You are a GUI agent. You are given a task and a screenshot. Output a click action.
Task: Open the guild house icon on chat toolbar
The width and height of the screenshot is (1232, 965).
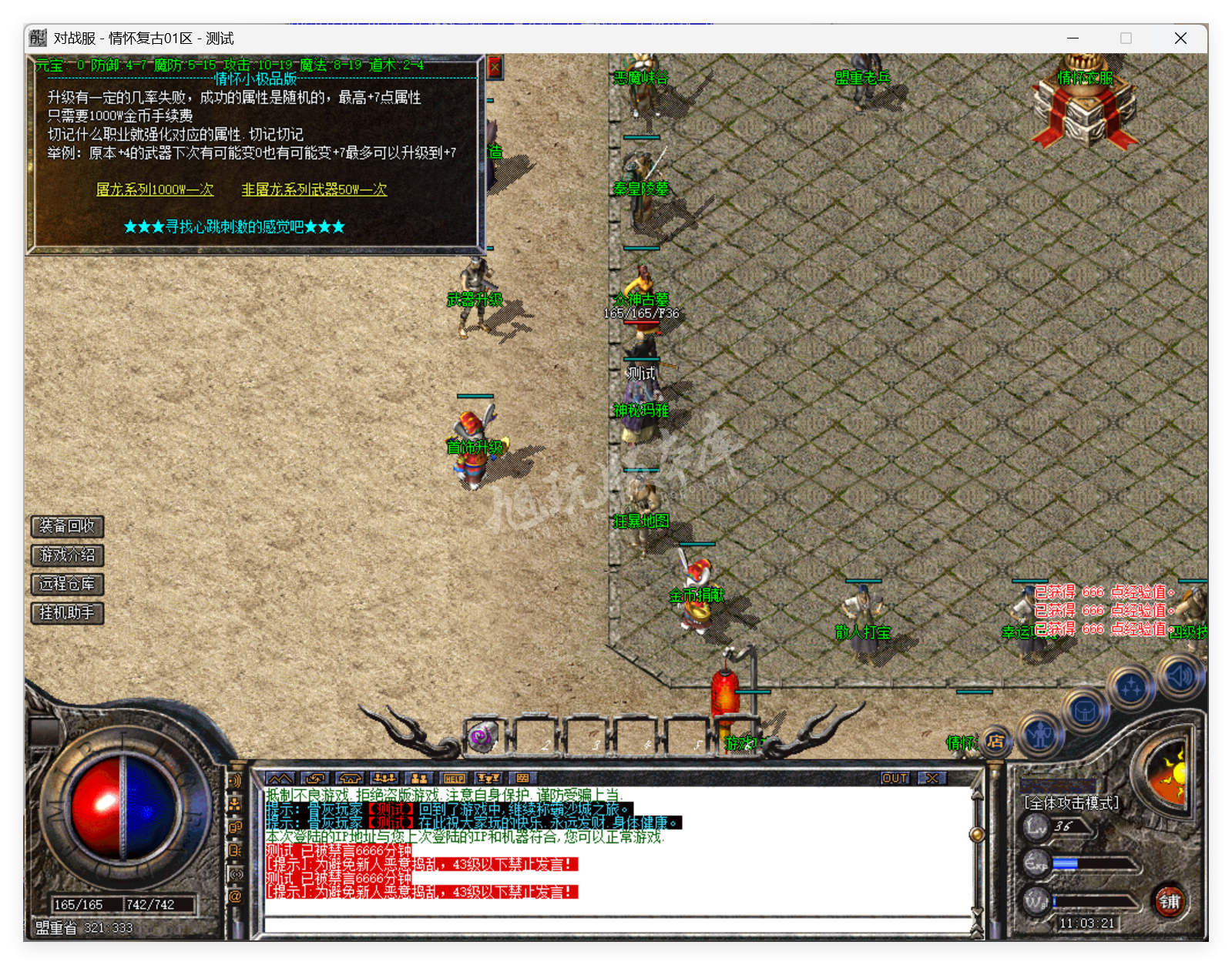click(x=351, y=779)
